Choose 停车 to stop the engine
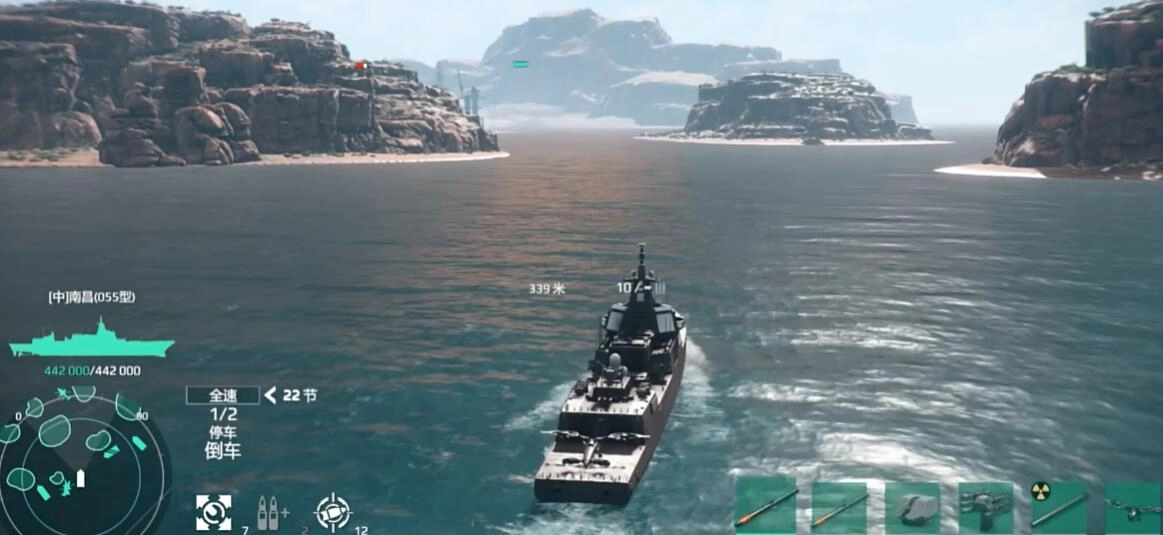The image size is (1163, 535). [223, 433]
